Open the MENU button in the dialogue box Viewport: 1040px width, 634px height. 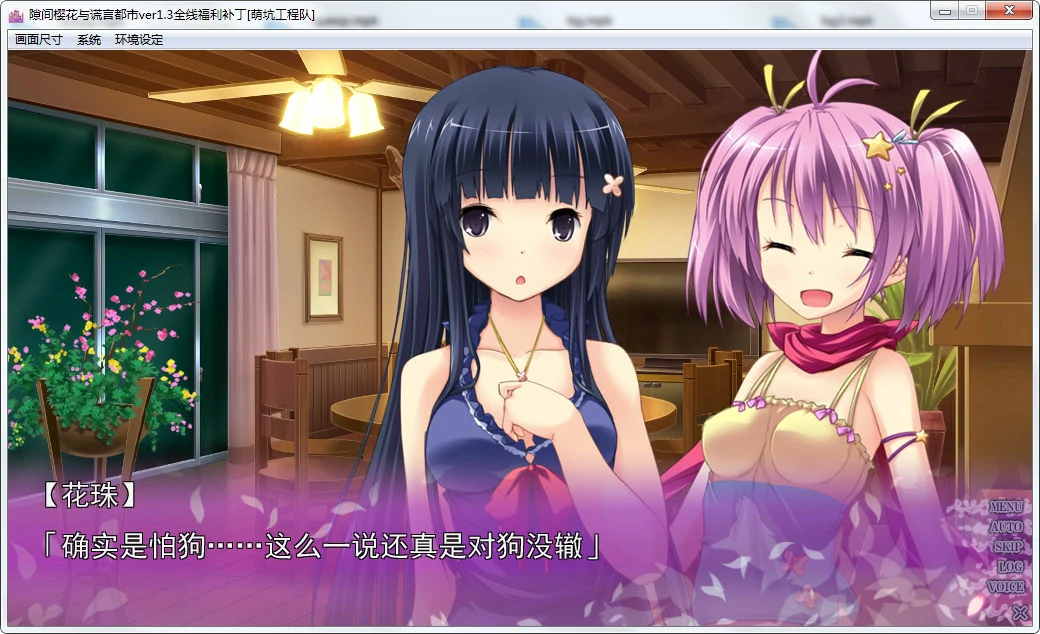(x=1006, y=507)
